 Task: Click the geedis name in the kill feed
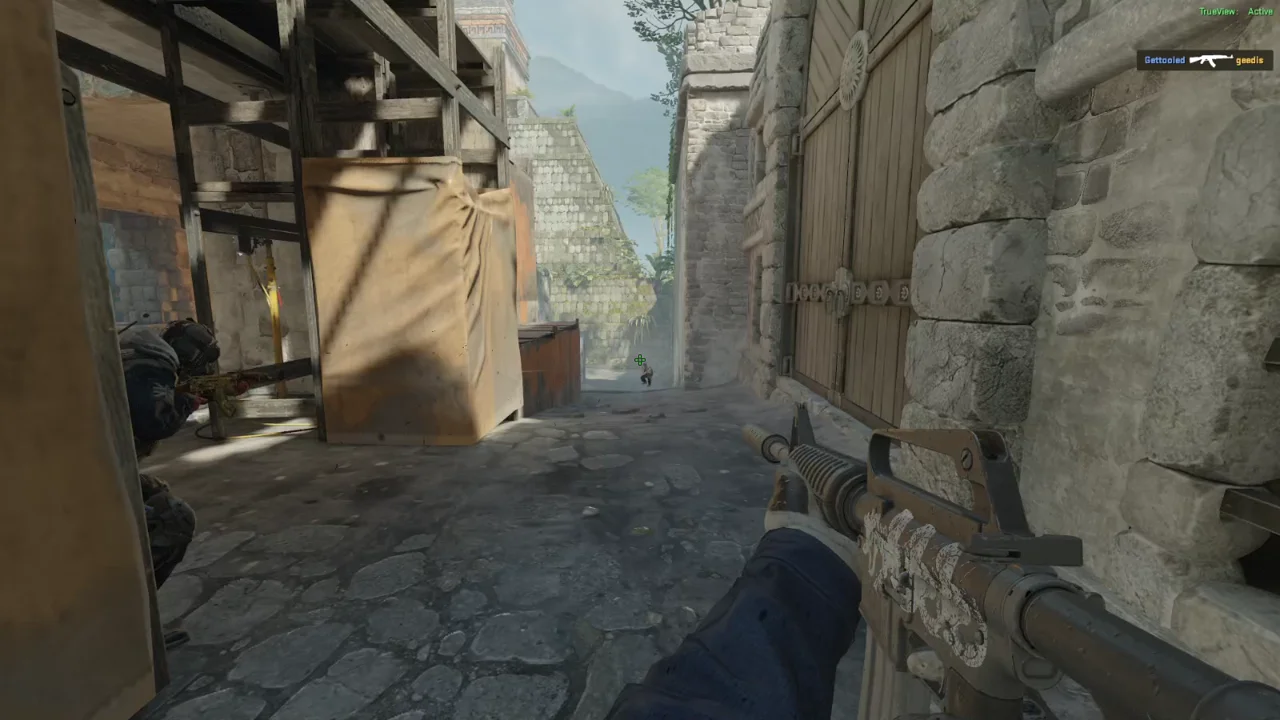(1249, 60)
